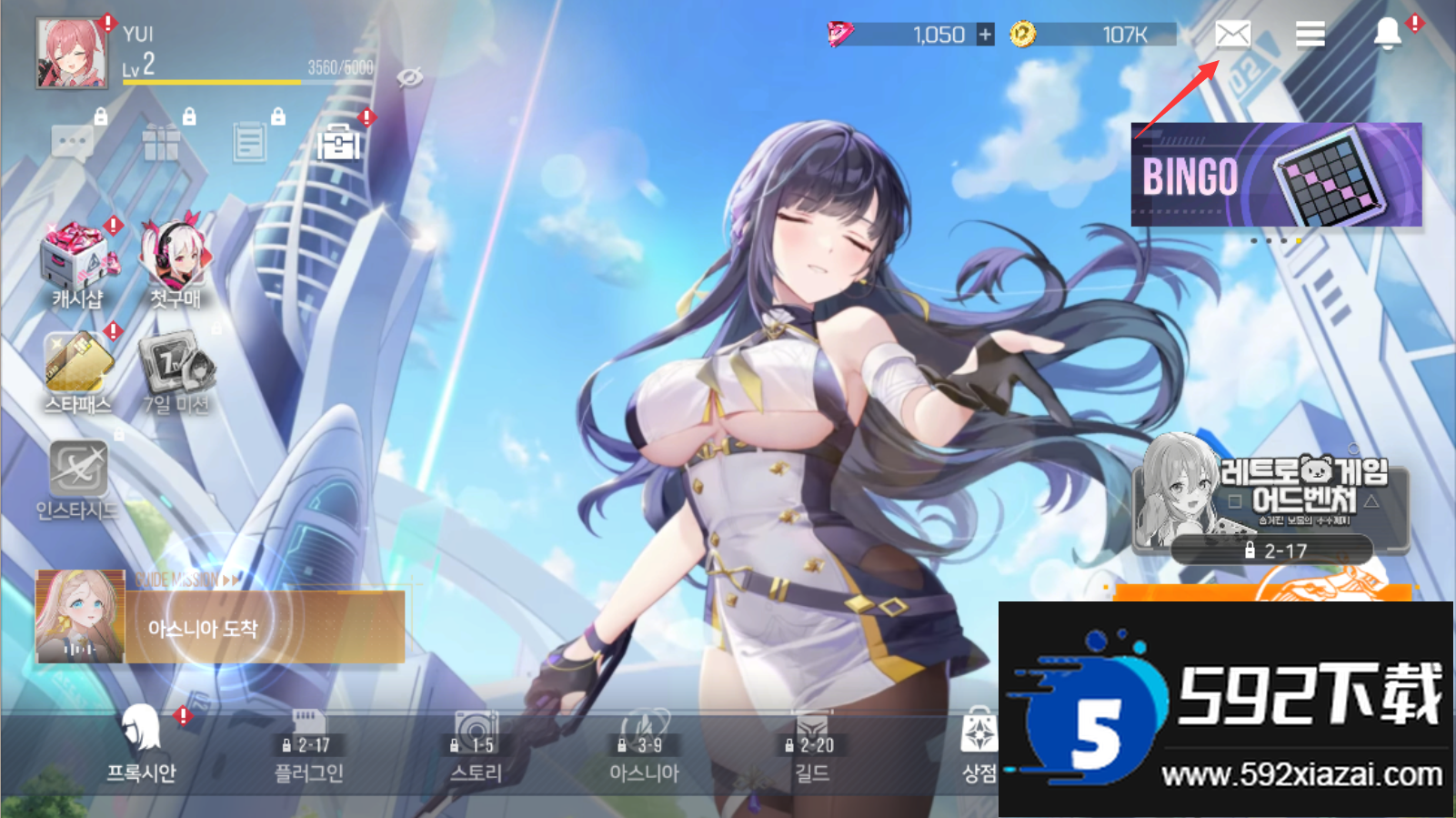The width and height of the screenshot is (1456, 818).
Task: Open the 캐시샵 cash shop
Action: tap(78, 266)
